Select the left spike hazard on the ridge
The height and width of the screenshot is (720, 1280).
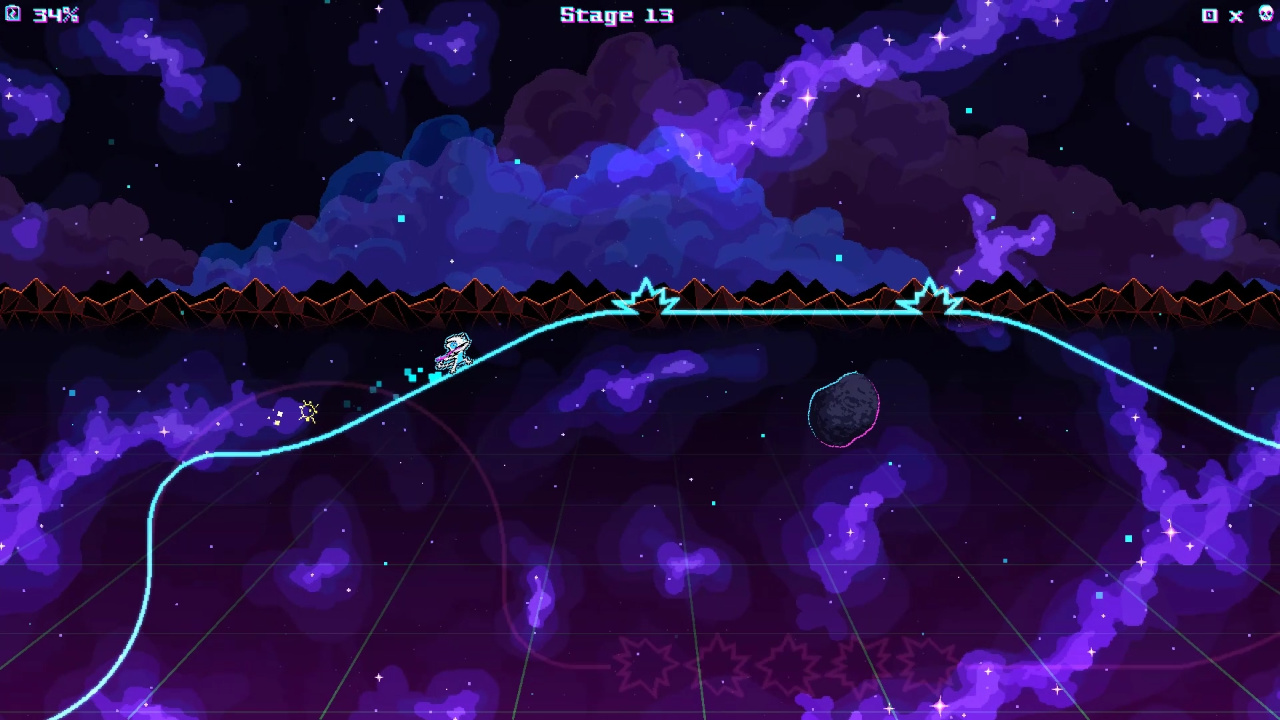click(648, 293)
